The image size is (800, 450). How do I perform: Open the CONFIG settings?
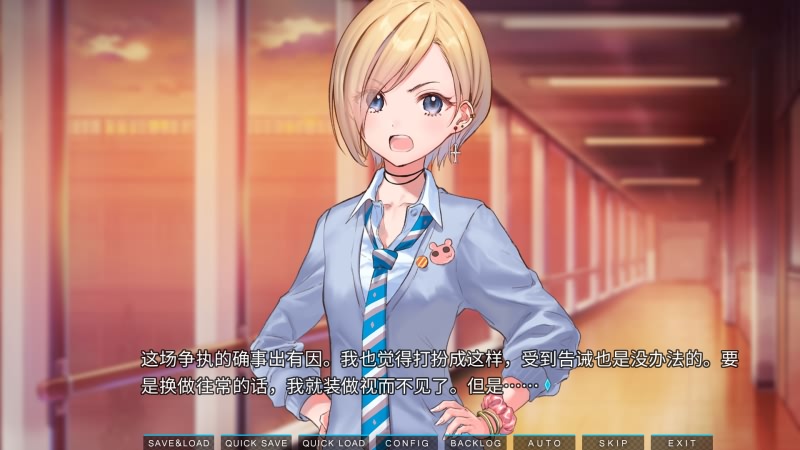click(x=407, y=442)
